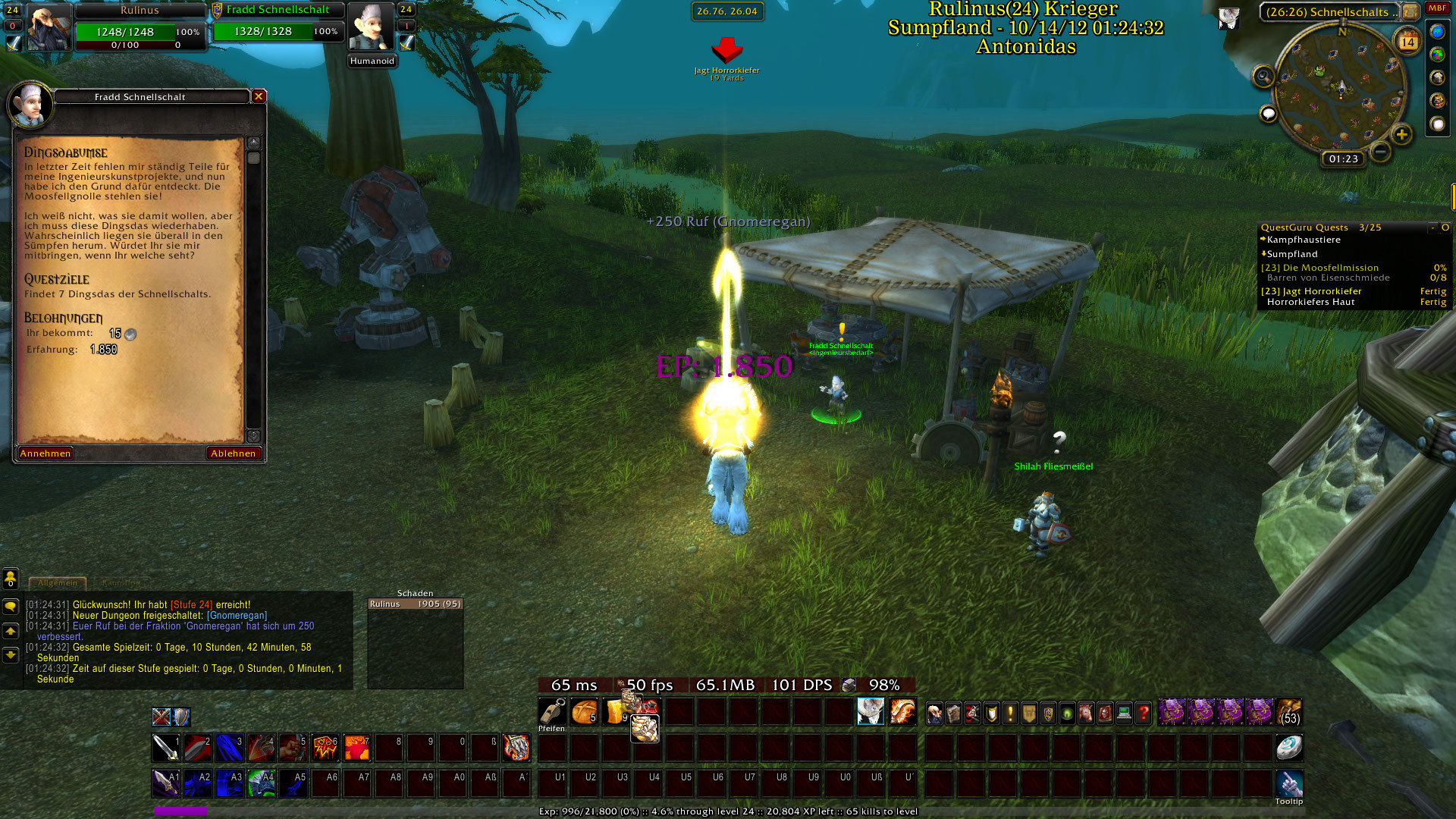Activate the sword ability in slot 1

click(165, 748)
